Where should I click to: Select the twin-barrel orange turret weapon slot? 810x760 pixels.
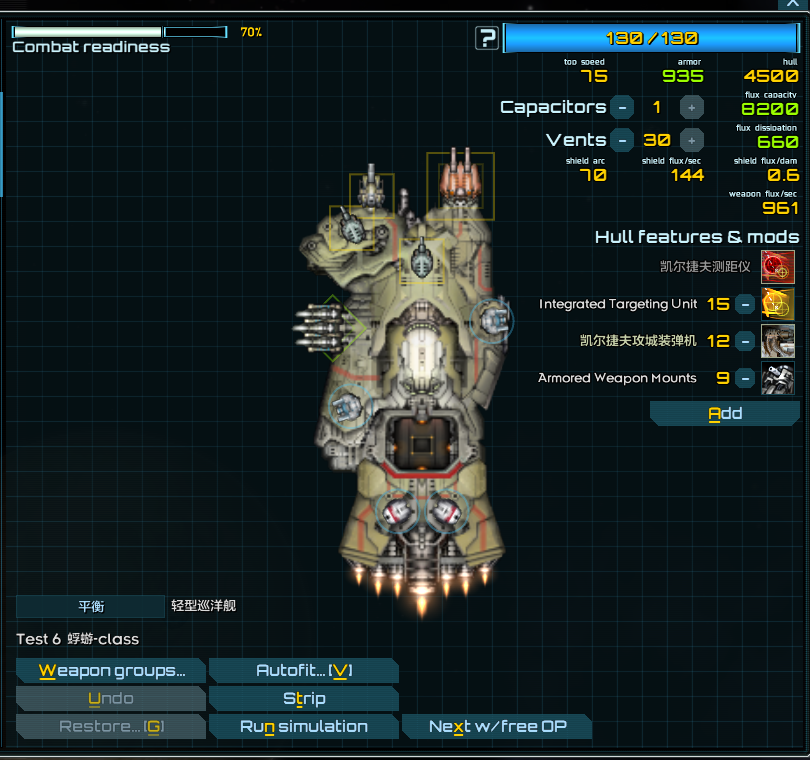coord(460,184)
